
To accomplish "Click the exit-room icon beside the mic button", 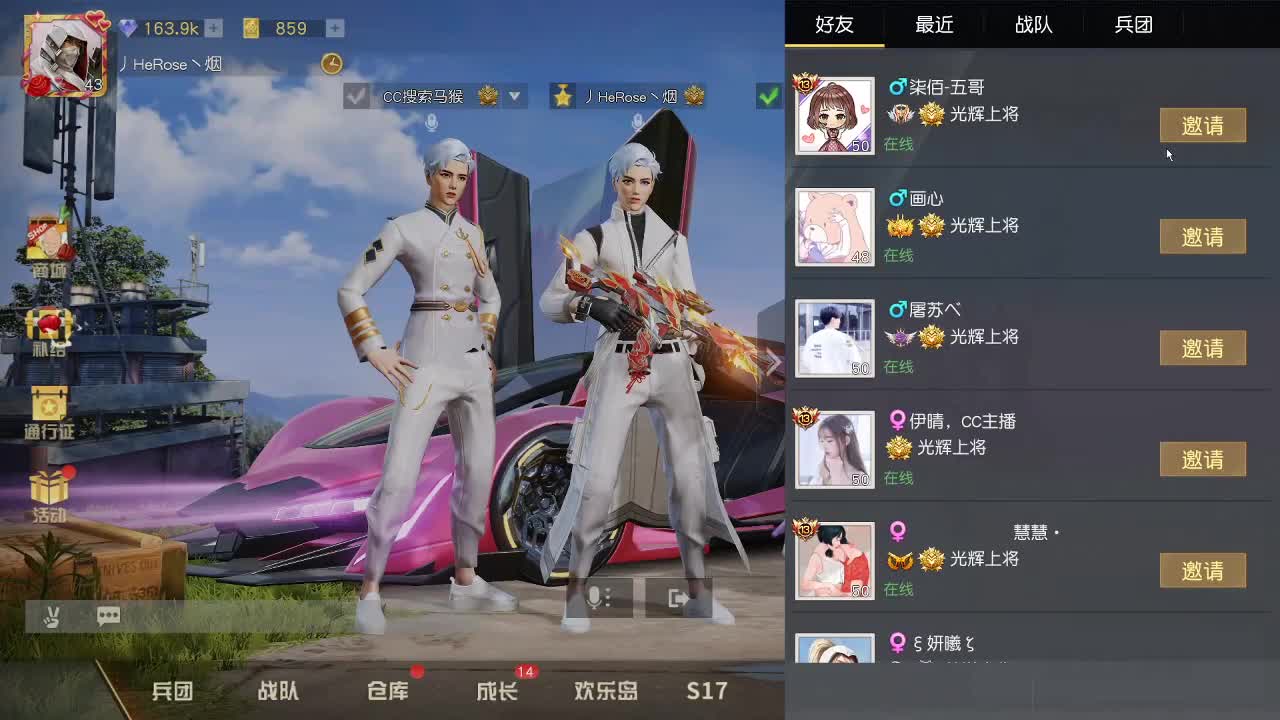I will click(x=679, y=598).
